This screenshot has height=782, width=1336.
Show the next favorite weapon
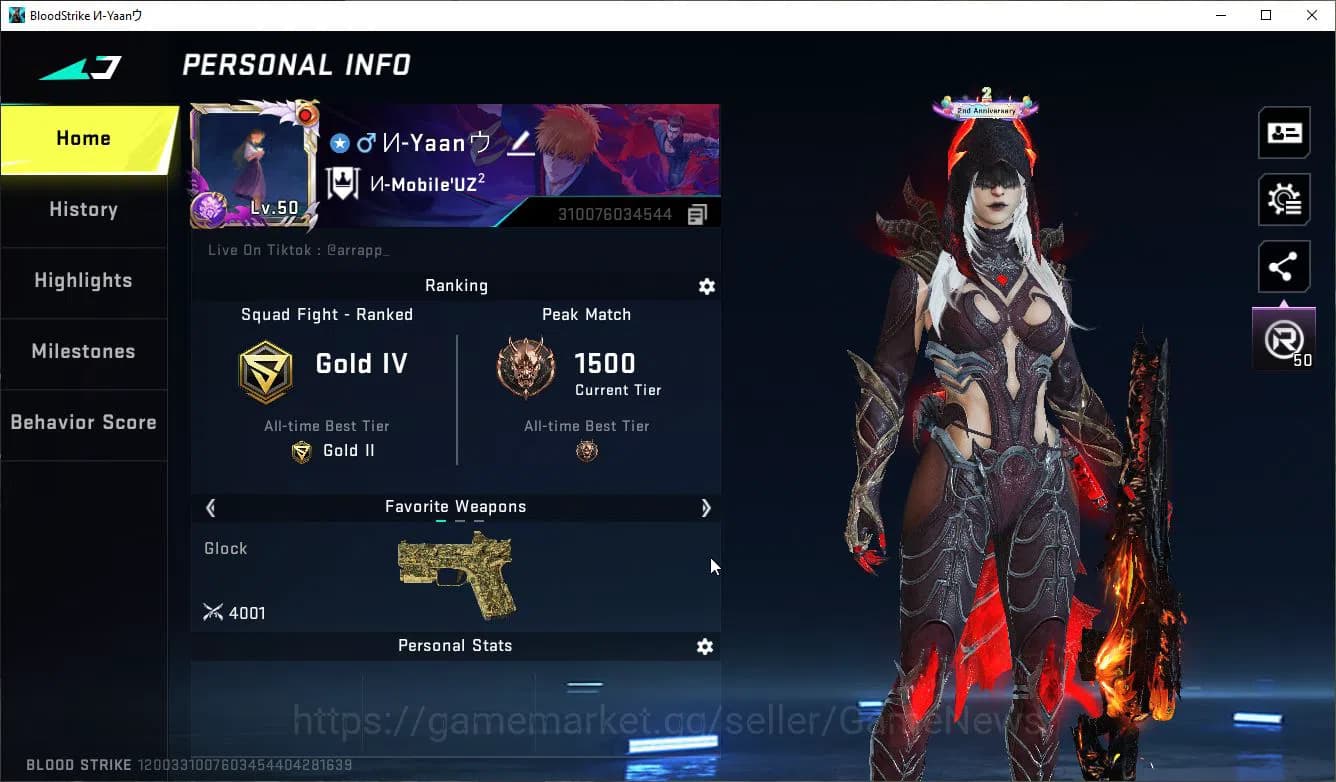click(706, 508)
